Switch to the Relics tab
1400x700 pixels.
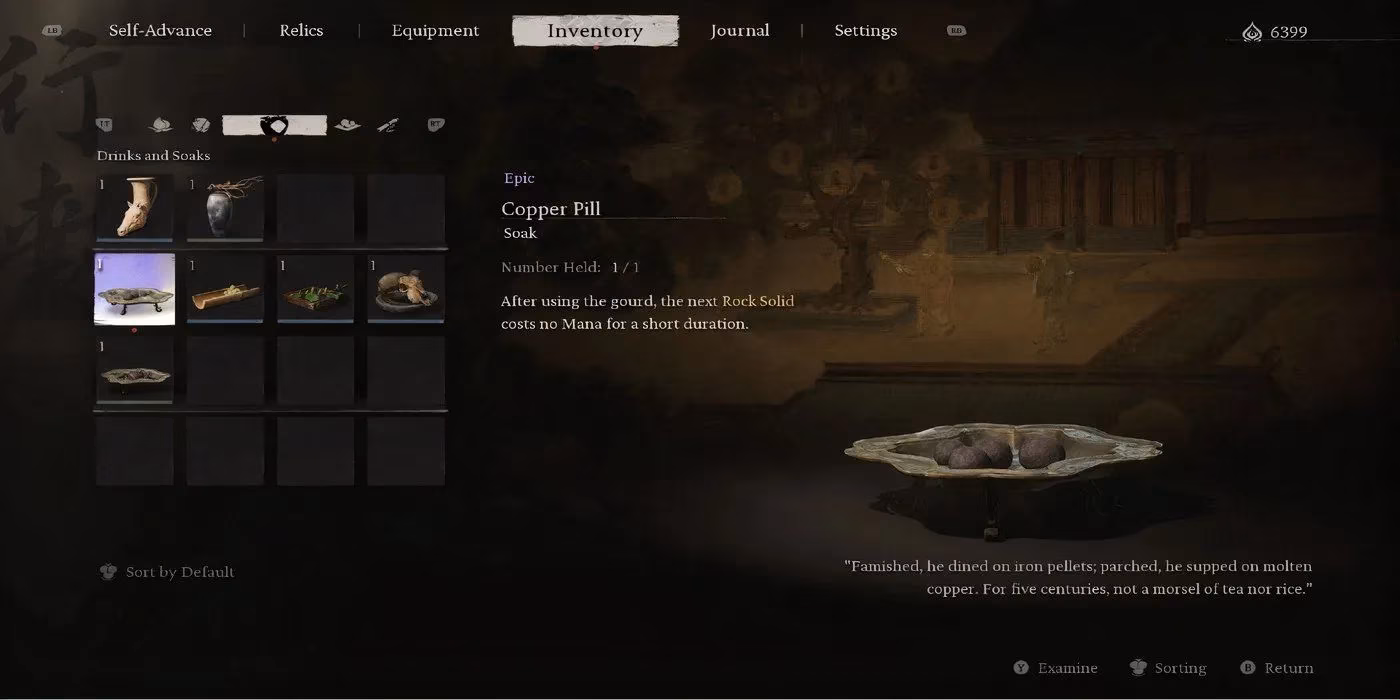301,31
